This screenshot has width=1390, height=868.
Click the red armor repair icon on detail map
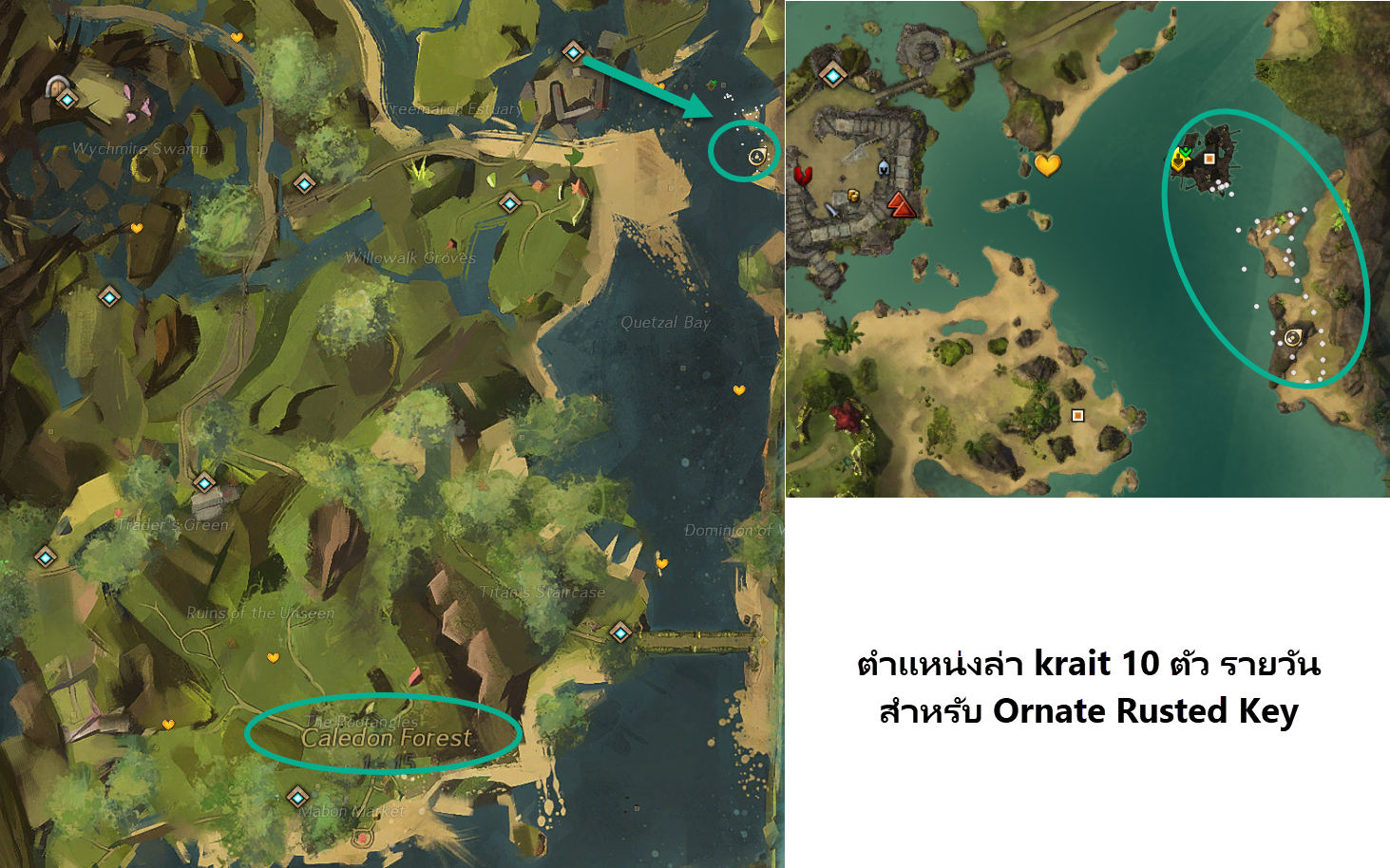[803, 177]
